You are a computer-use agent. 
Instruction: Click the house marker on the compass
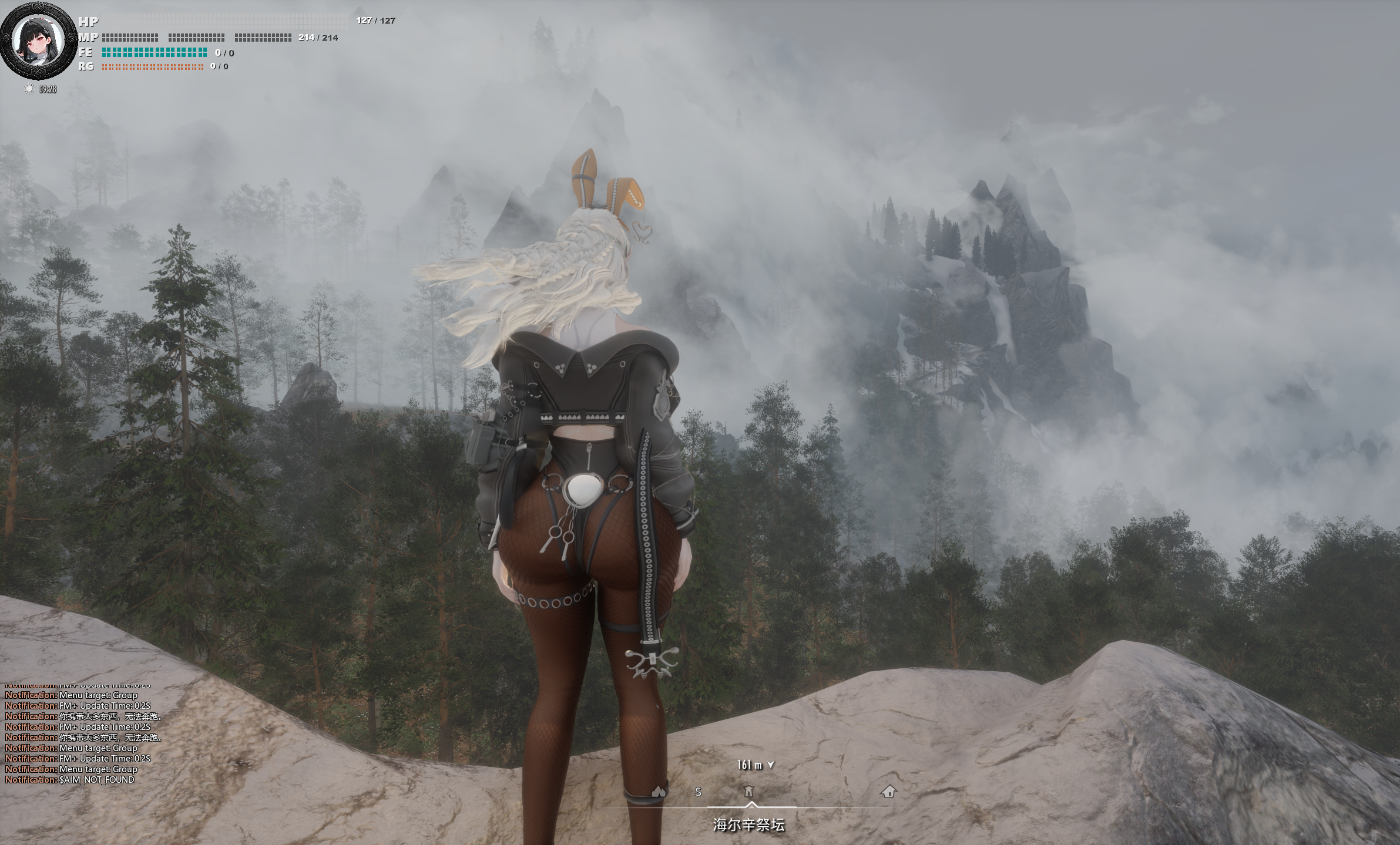click(x=888, y=792)
